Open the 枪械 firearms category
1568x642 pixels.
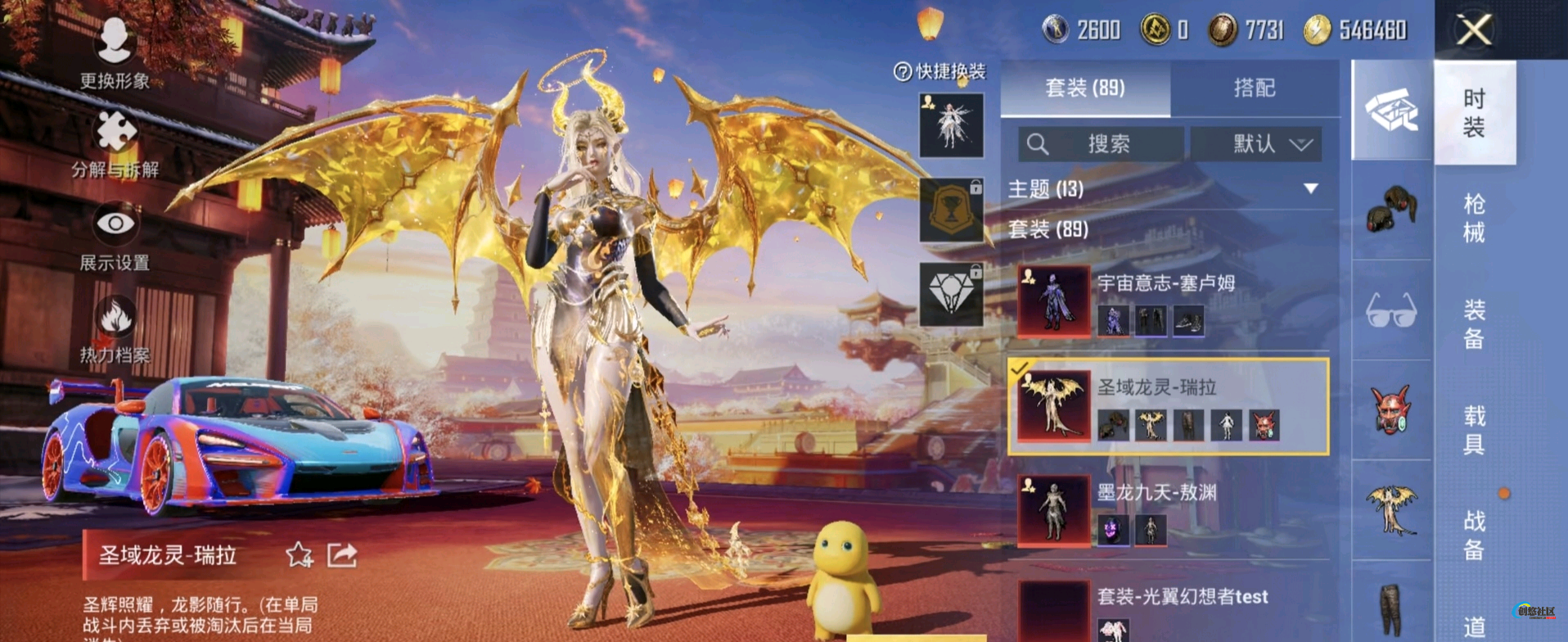click(1474, 218)
